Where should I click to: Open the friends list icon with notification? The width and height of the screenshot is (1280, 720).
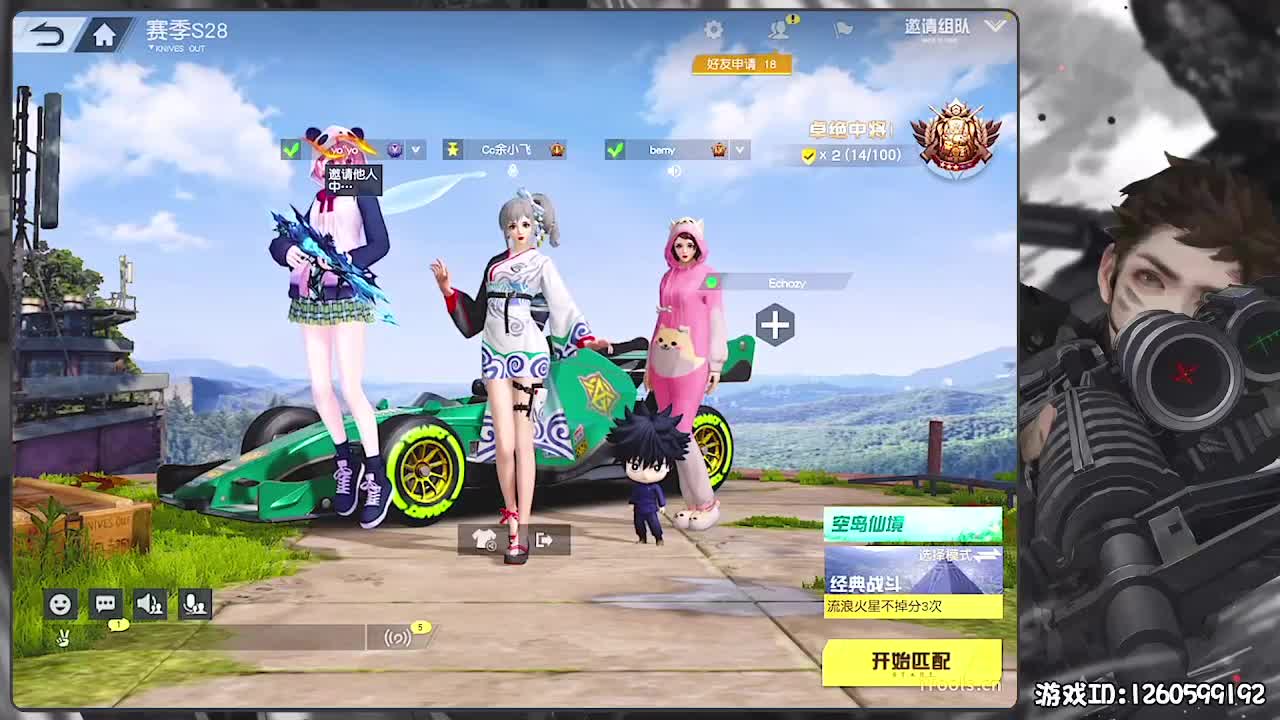(778, 29)
